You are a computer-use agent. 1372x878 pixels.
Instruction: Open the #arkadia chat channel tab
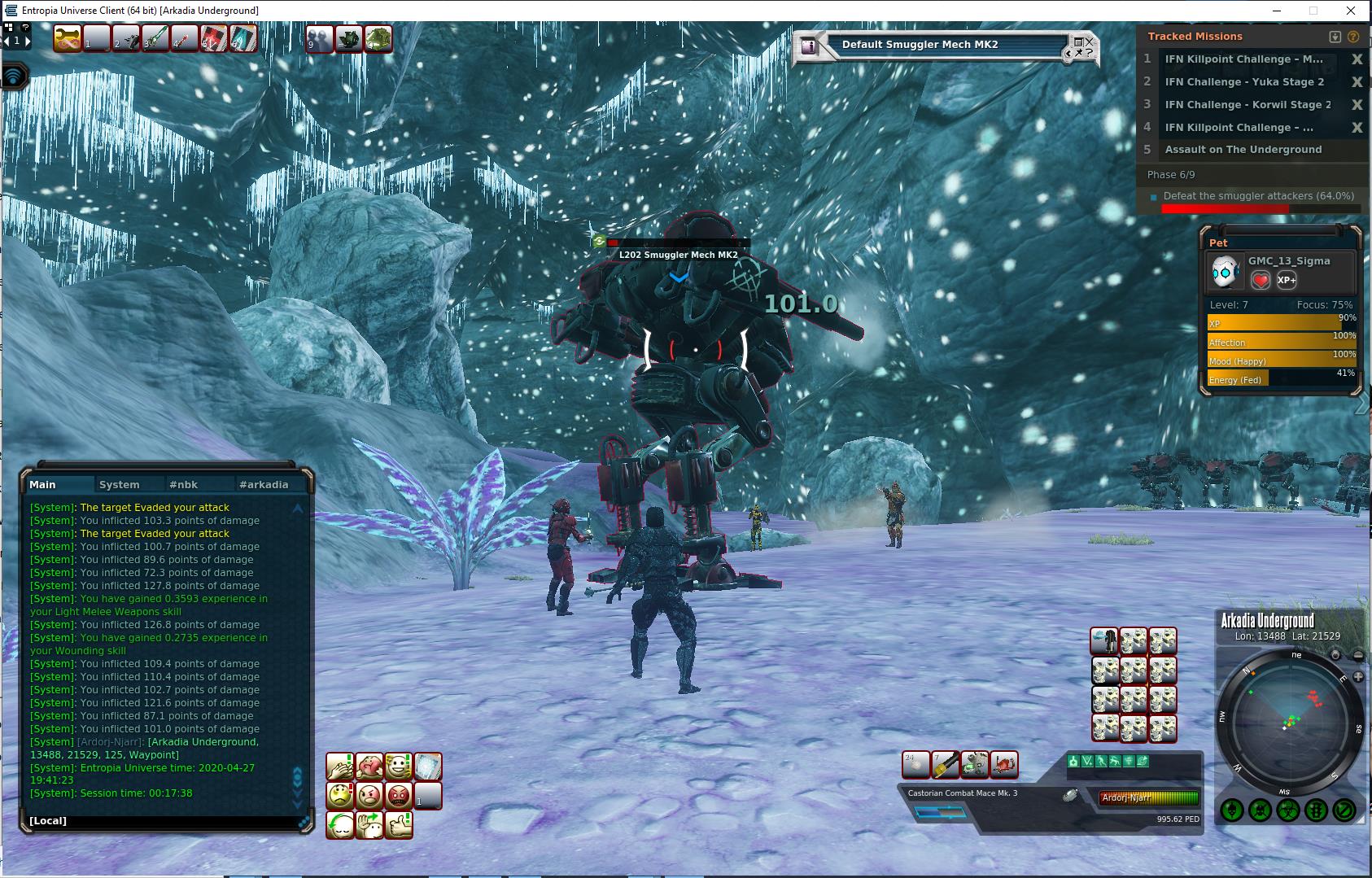264,484
